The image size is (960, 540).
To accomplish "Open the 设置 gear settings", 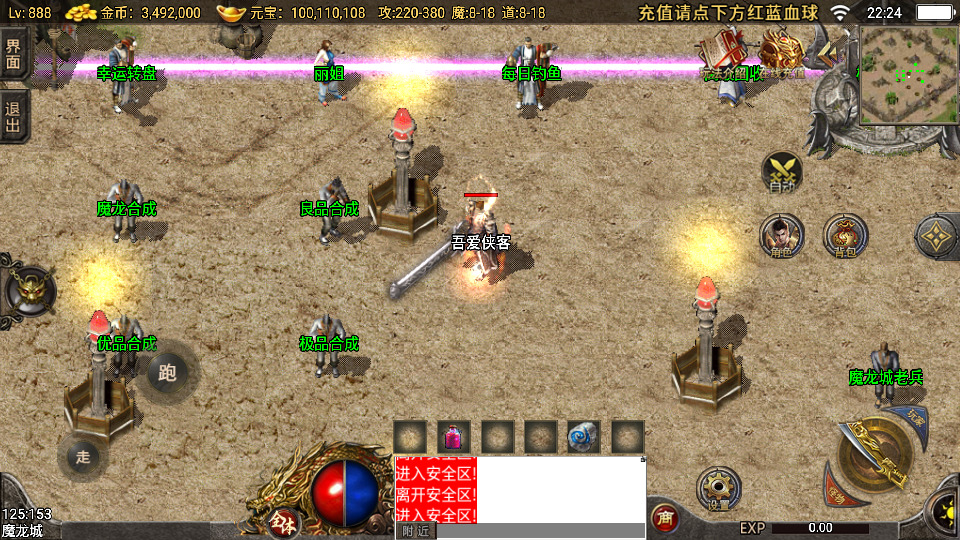I will tap(718, 490).
